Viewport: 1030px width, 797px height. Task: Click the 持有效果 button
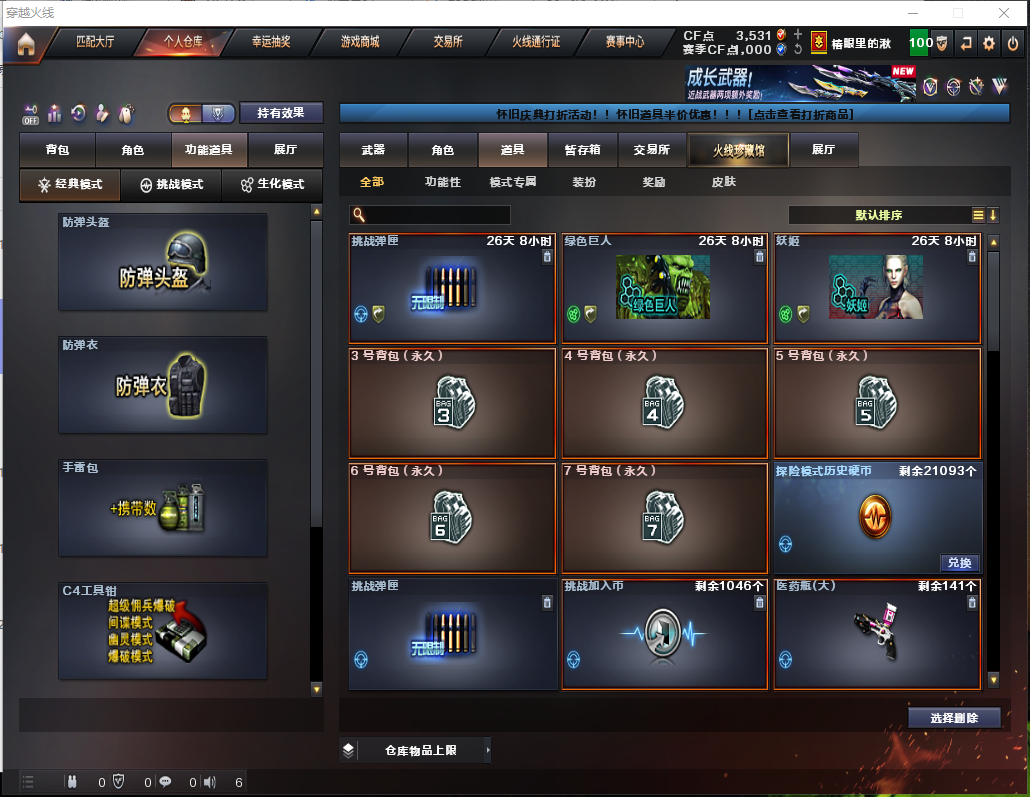pyautogui.click(x=280, y=113)
